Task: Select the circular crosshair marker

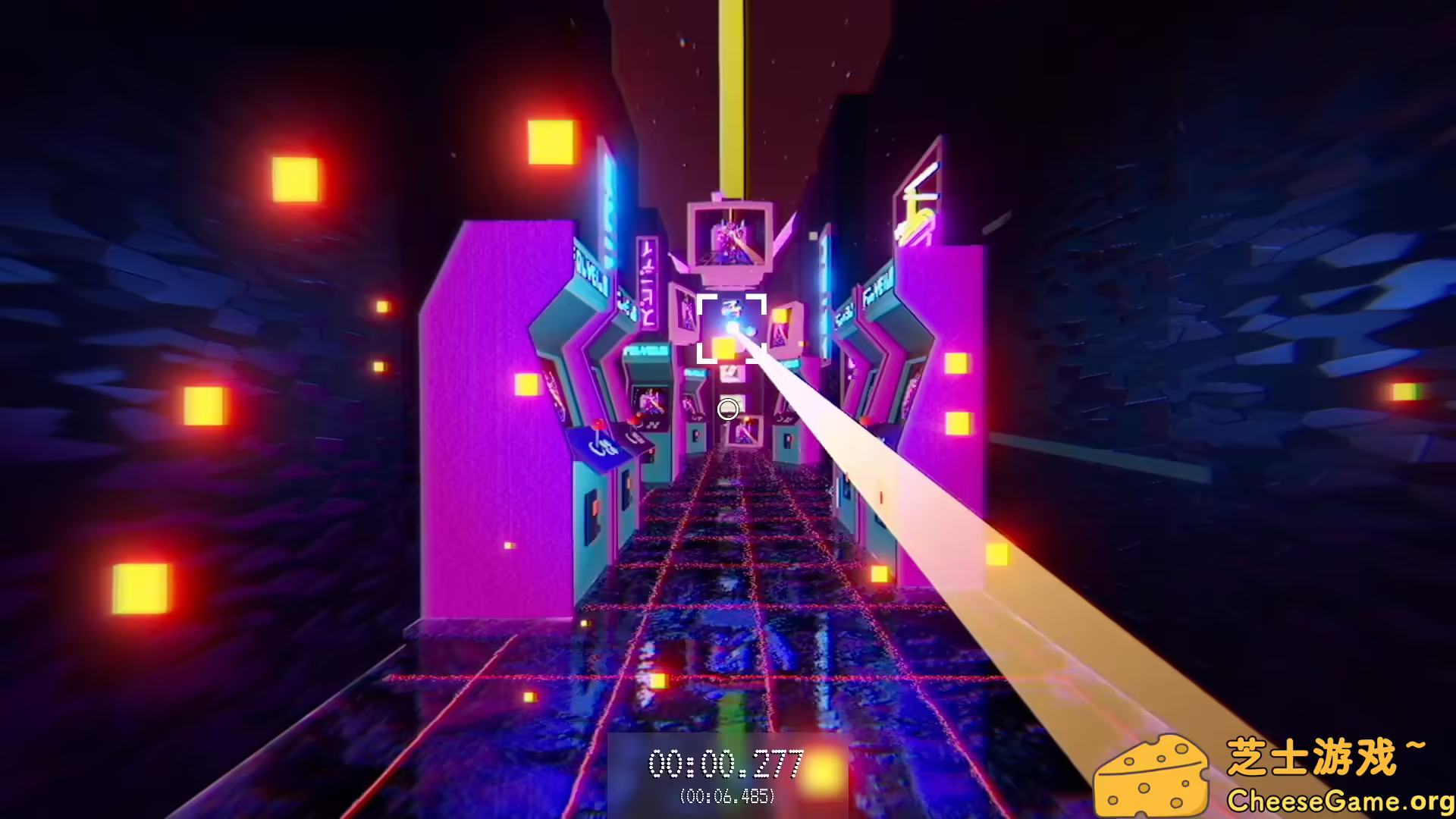Action: 727,409
